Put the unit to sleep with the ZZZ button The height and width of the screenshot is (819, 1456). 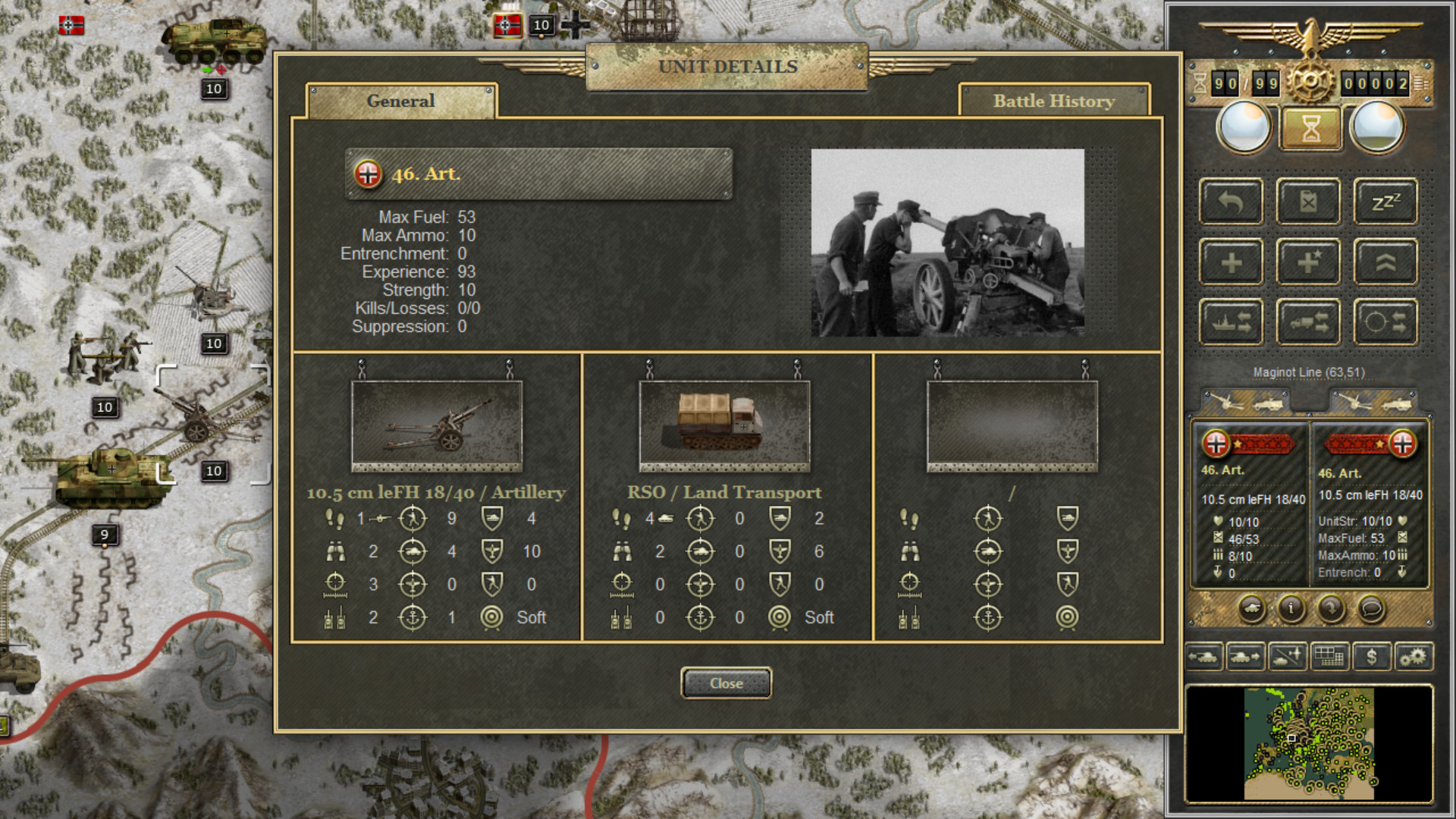tap(1385, 202)
